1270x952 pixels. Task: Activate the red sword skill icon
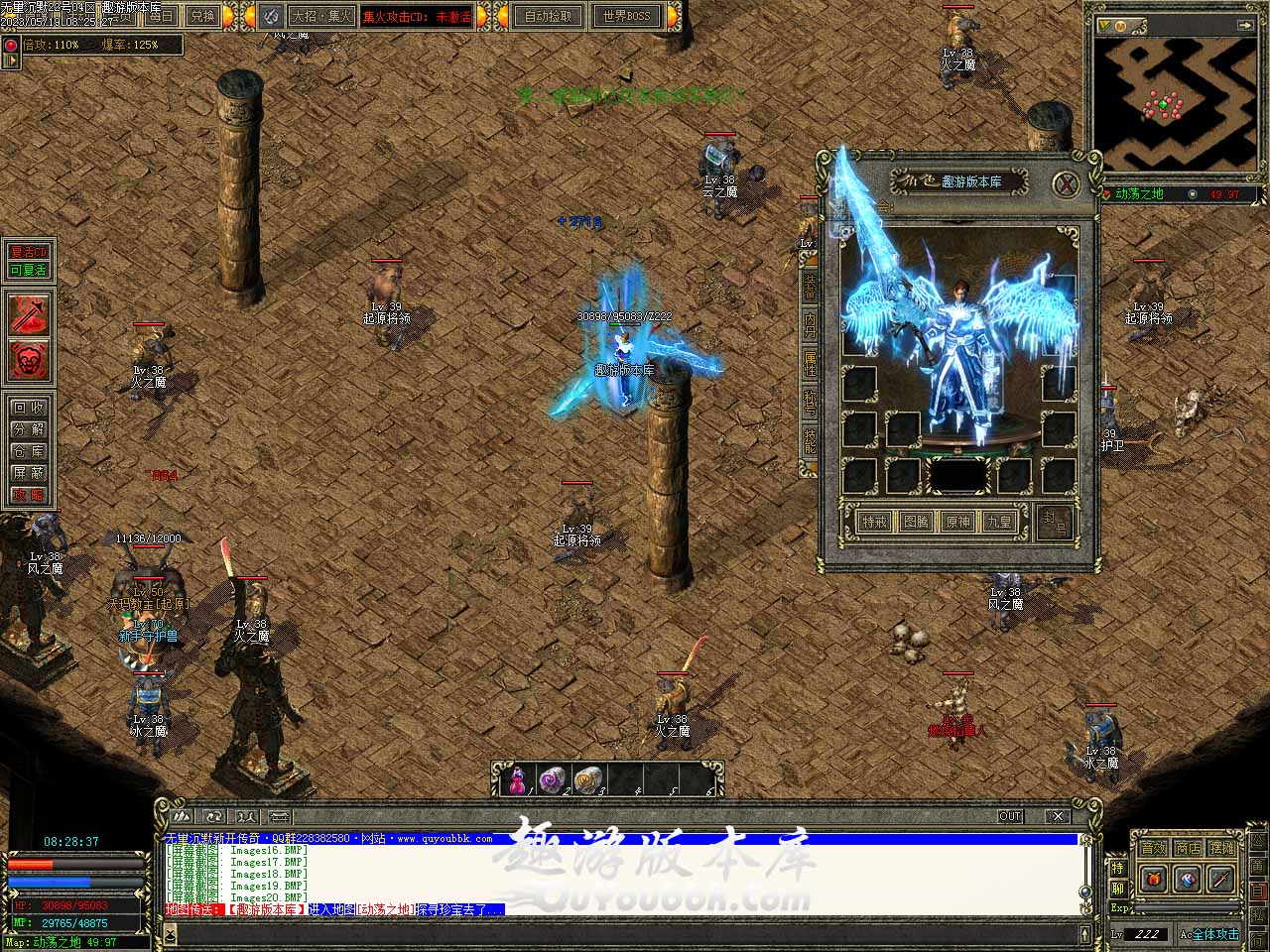click(x=29, y=313)
